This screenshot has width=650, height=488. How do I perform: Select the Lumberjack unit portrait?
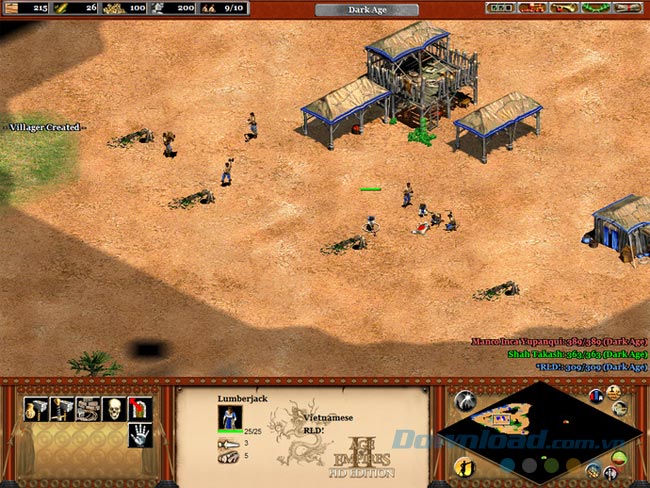[231, 417]
